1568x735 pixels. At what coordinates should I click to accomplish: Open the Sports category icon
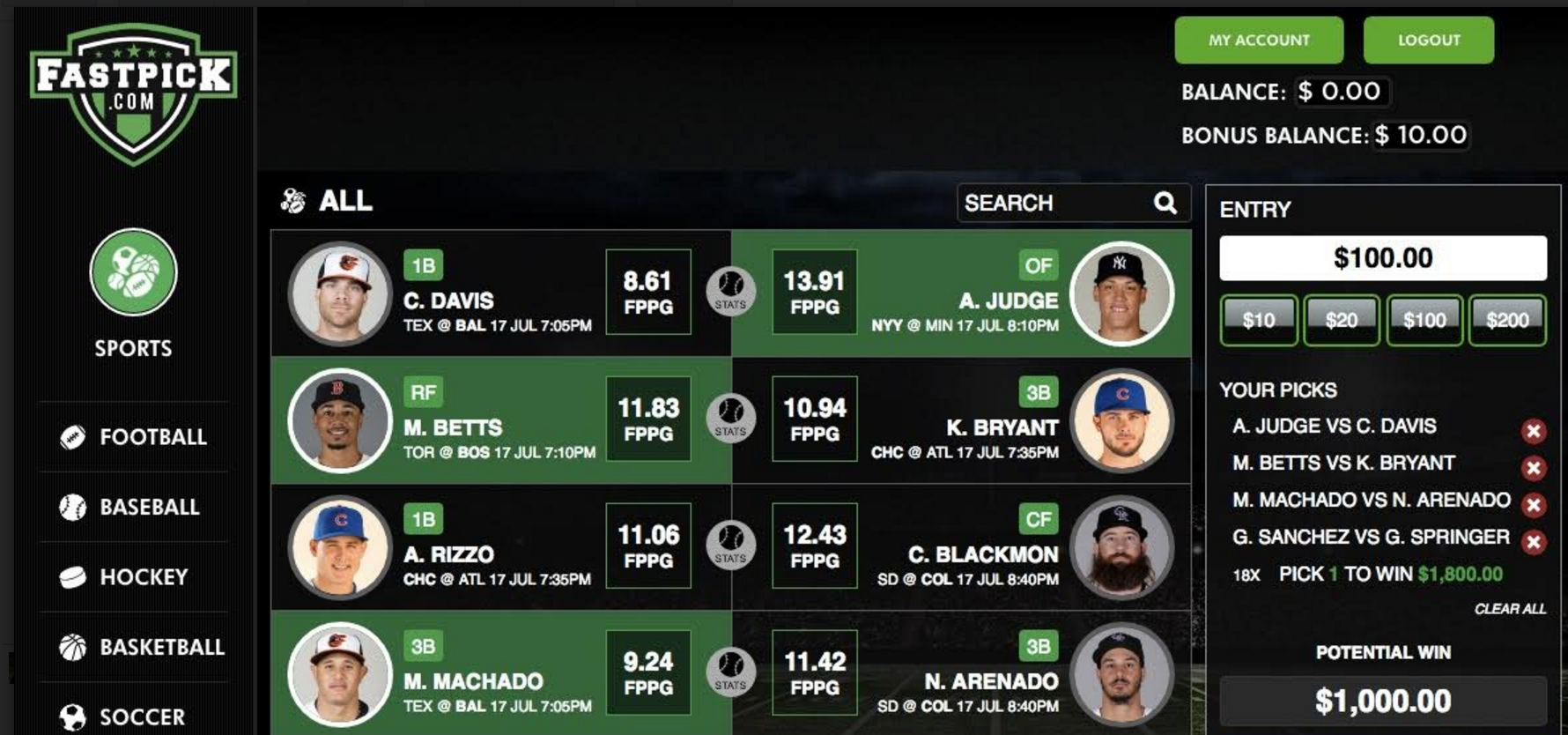click(133, 272)
